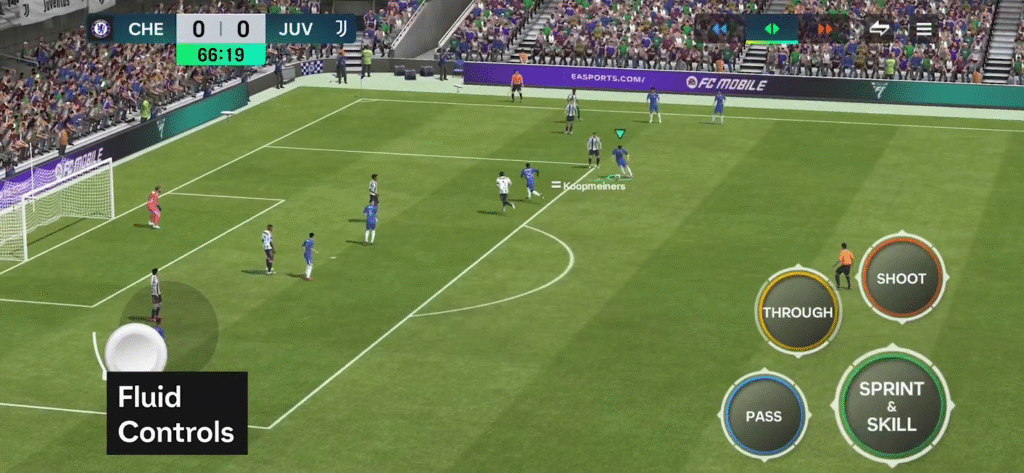Tap the SHOOT button
The image size is (1024, 473).
[x=901, y=279]
